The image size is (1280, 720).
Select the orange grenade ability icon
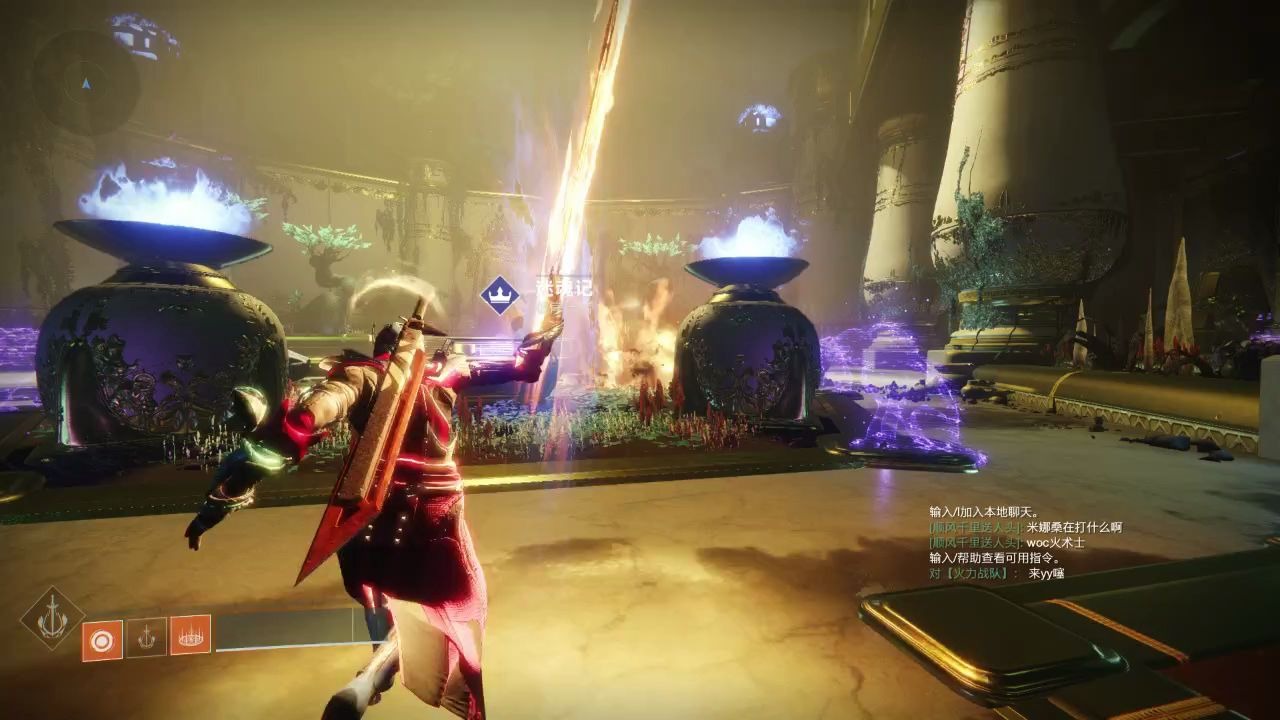102,640
